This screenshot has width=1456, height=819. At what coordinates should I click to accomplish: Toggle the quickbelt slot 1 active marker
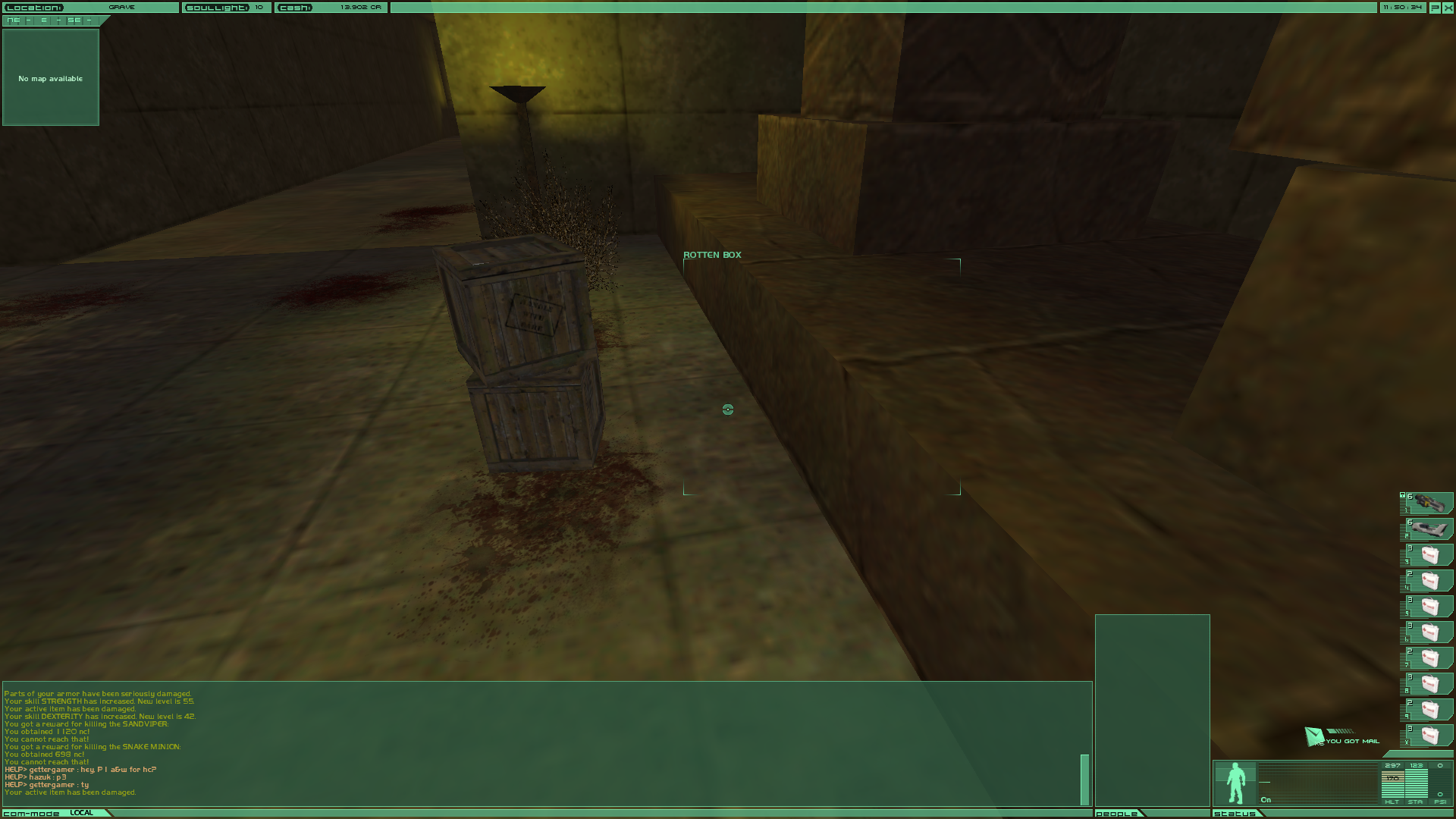coord(1403,496)
